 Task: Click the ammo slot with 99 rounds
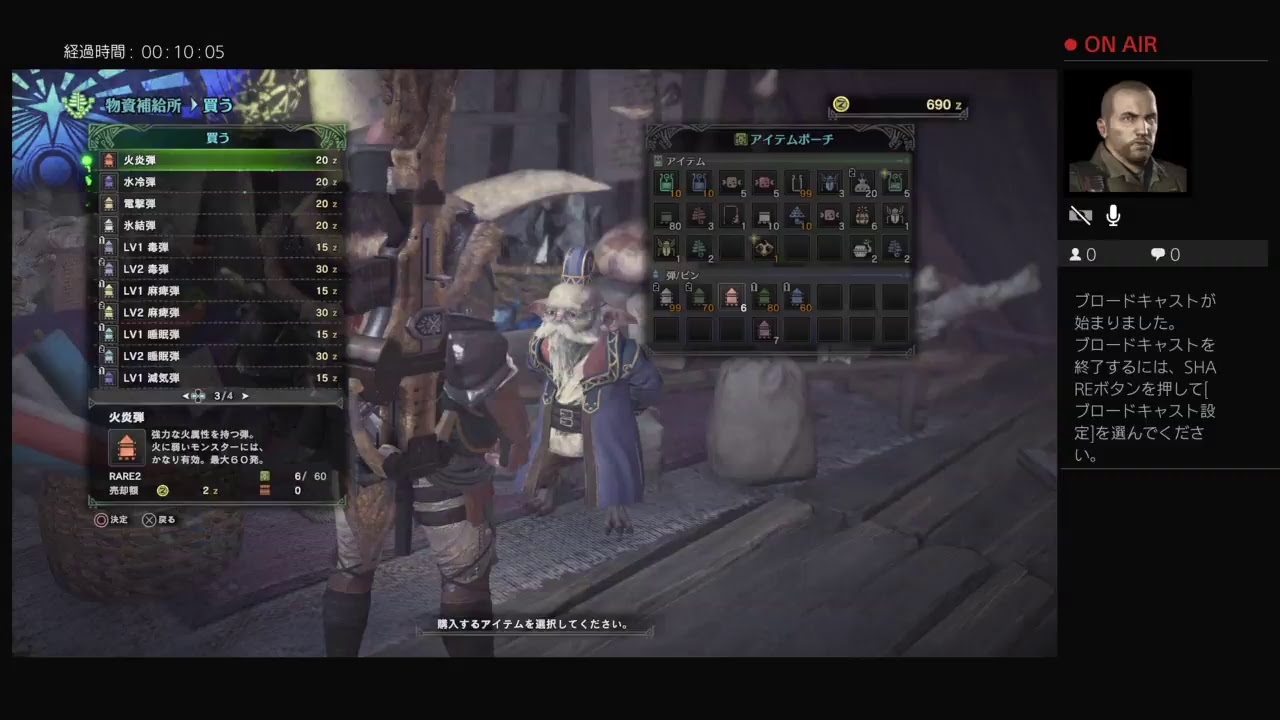tap(667, 296)
